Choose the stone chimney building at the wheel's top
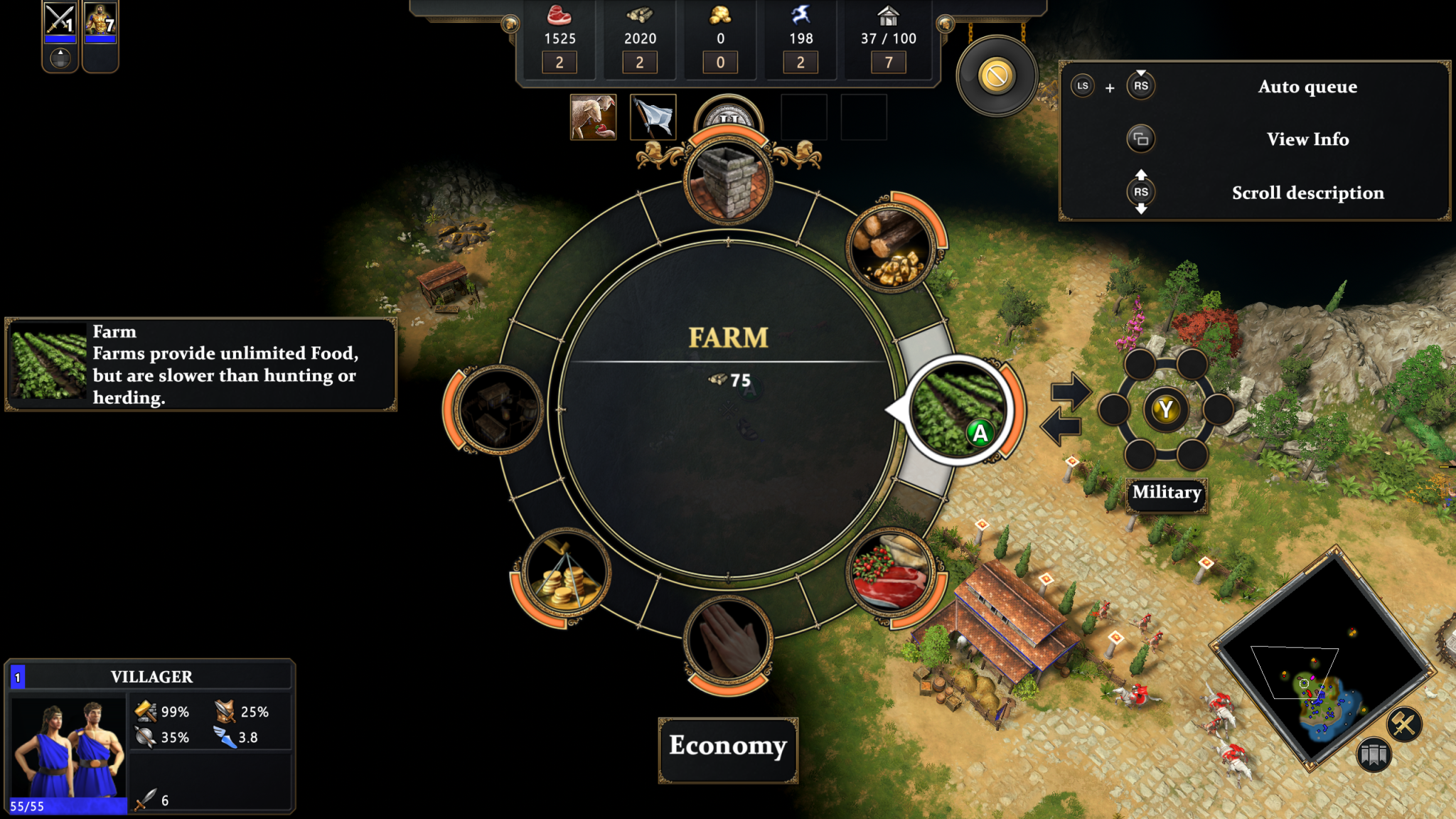Viewport: 1456px width, 819px height. point(728,181)
